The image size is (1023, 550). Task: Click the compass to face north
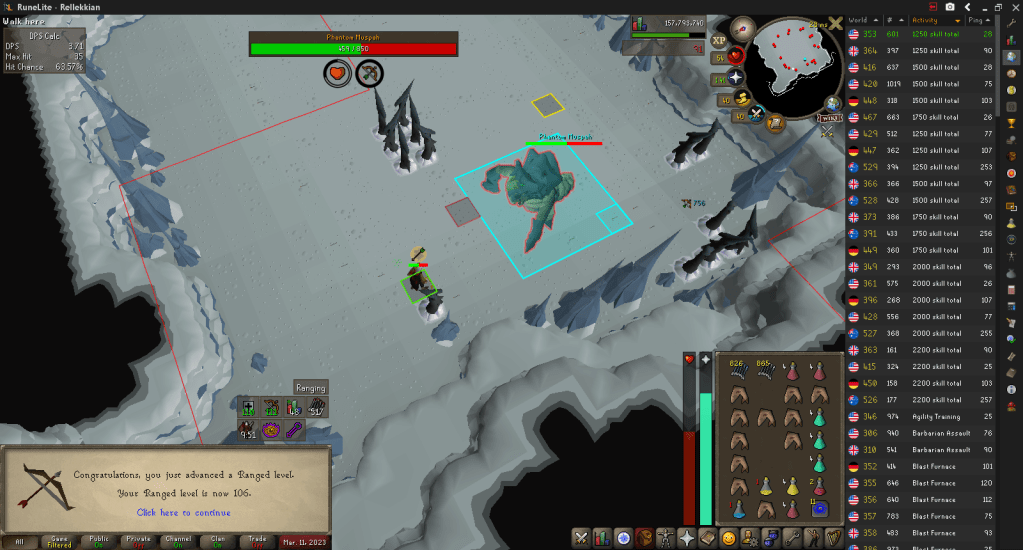pyautogui.click(x=743, y=29)
